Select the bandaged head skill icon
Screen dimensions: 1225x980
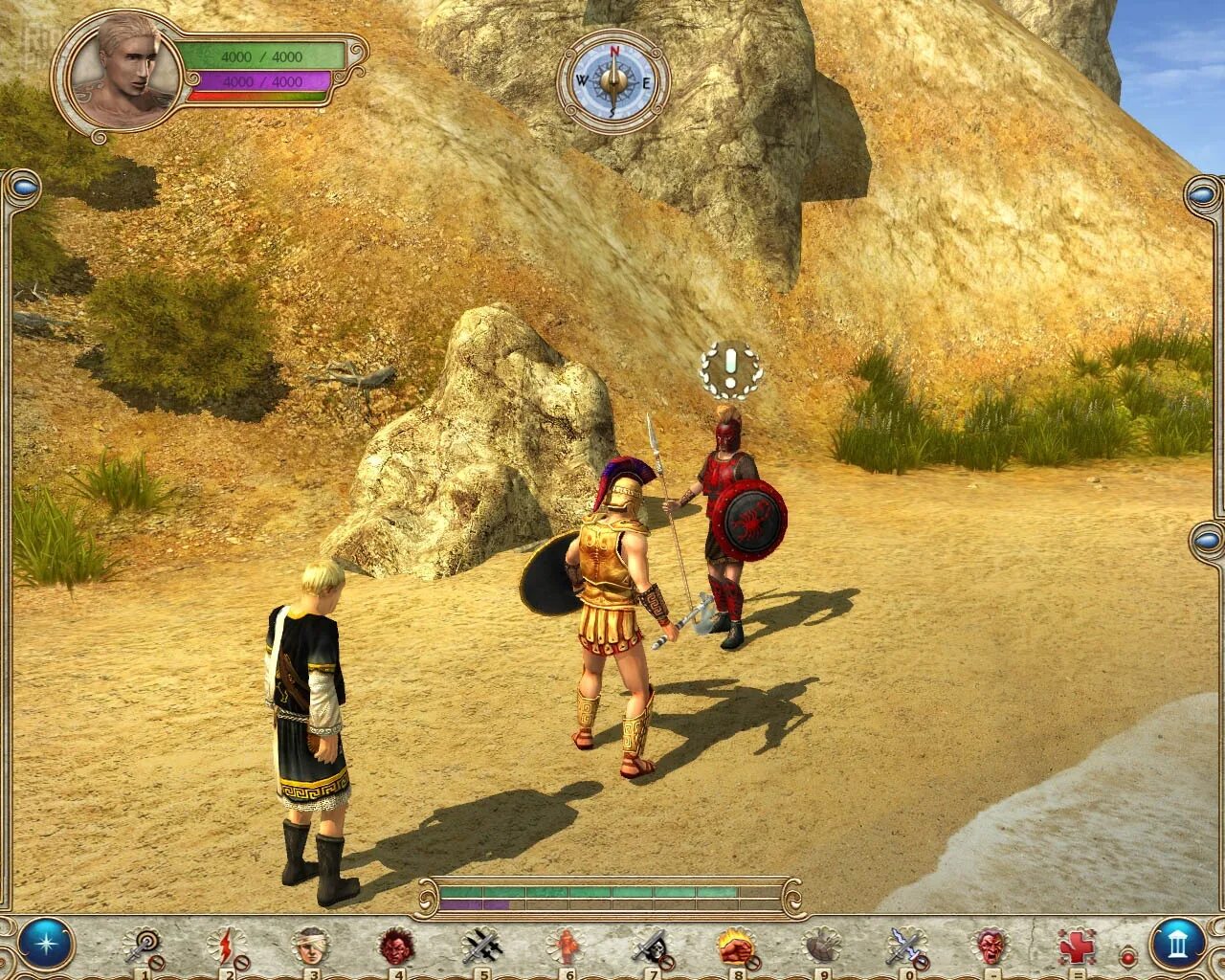coord(311,947)
